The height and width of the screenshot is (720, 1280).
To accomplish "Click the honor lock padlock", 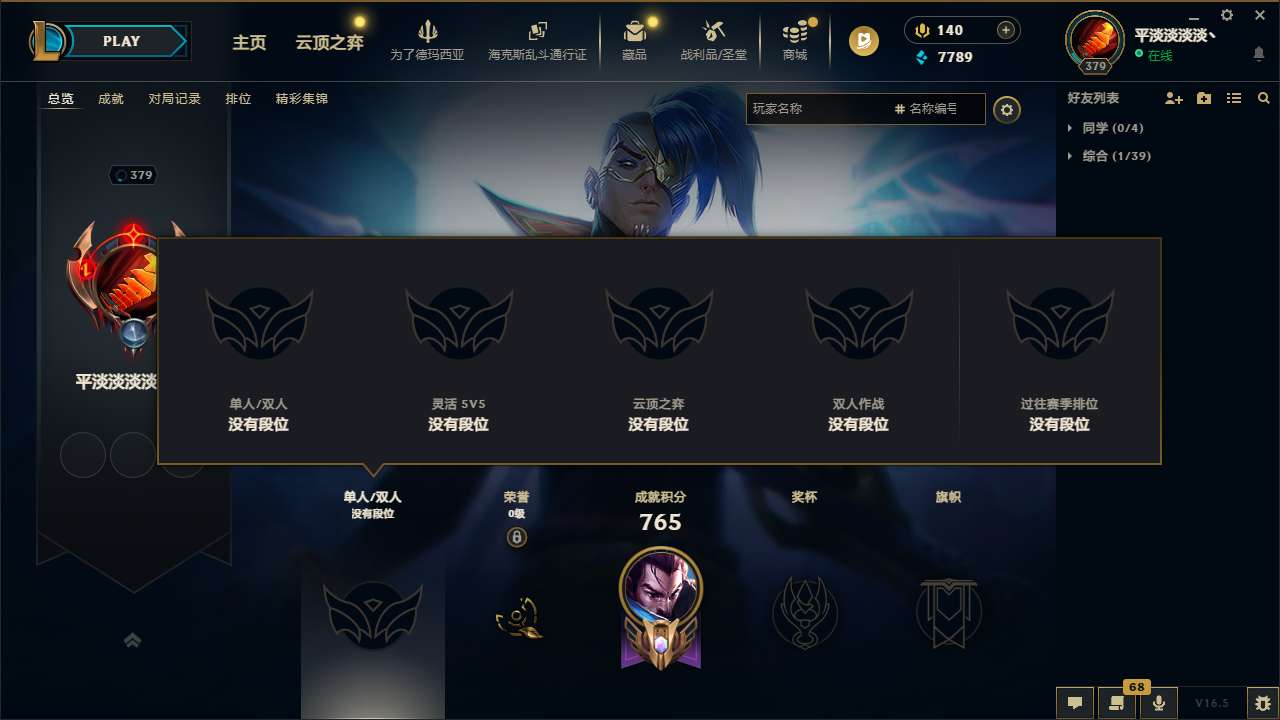I will (518, 540).
